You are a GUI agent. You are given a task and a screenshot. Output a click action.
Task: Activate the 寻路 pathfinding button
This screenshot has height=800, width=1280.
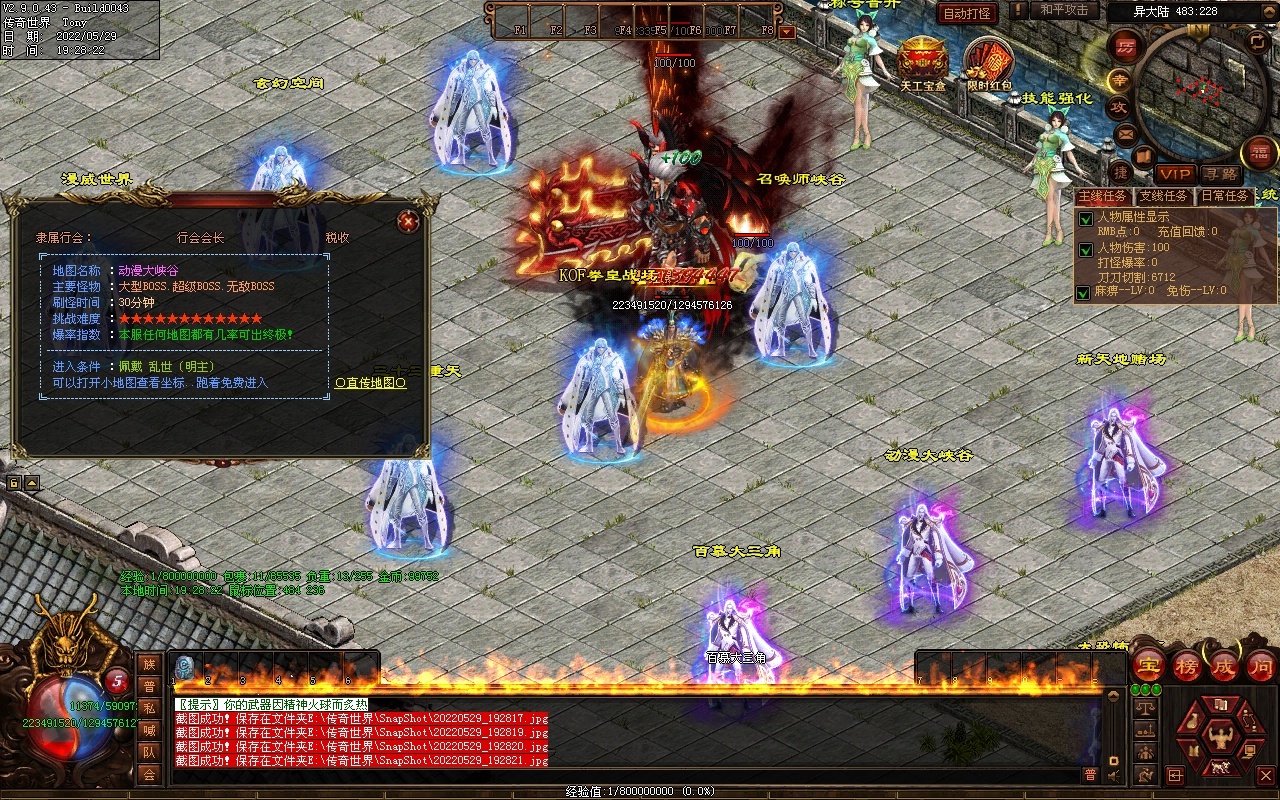pos(1219,174)
